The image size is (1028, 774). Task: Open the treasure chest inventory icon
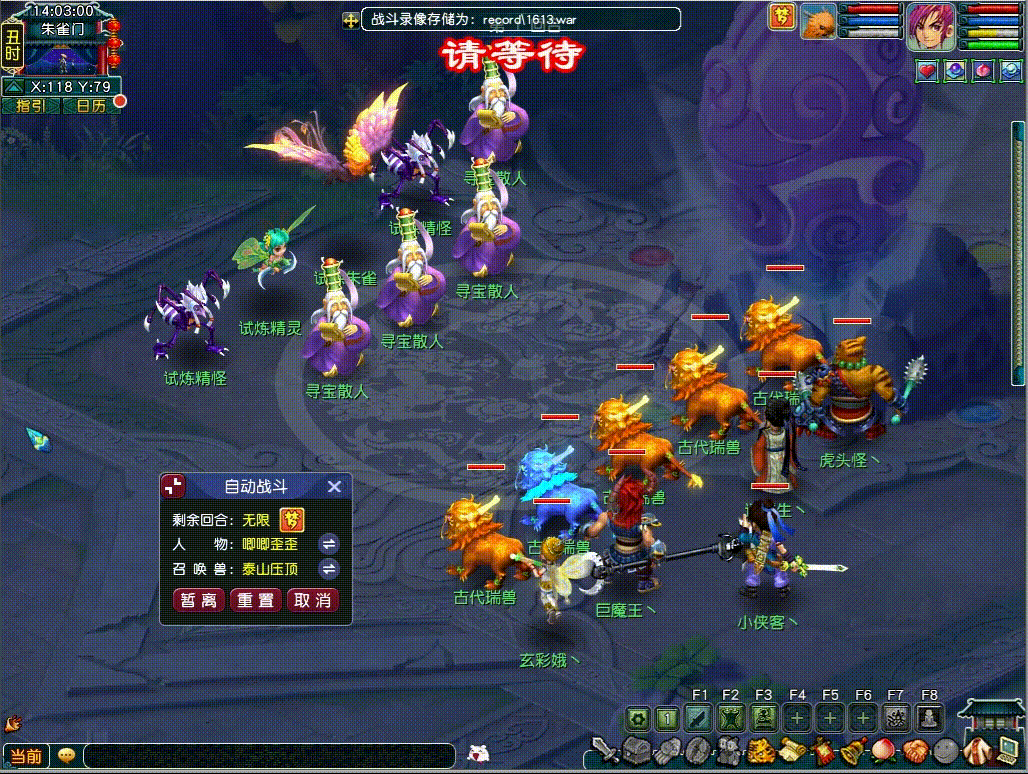point(637,750)
